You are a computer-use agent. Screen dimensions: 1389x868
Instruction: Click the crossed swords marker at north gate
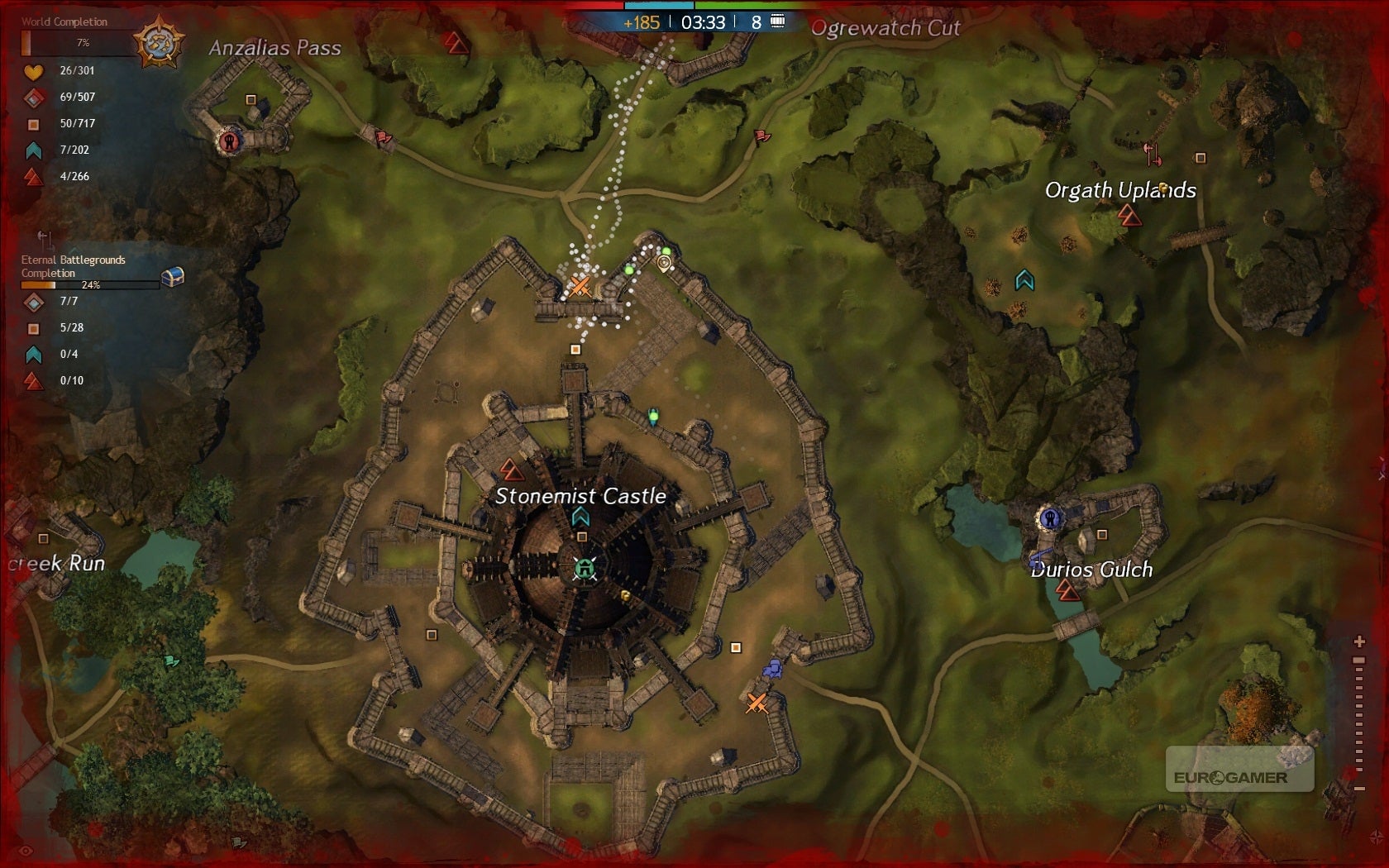click(580, 287)
